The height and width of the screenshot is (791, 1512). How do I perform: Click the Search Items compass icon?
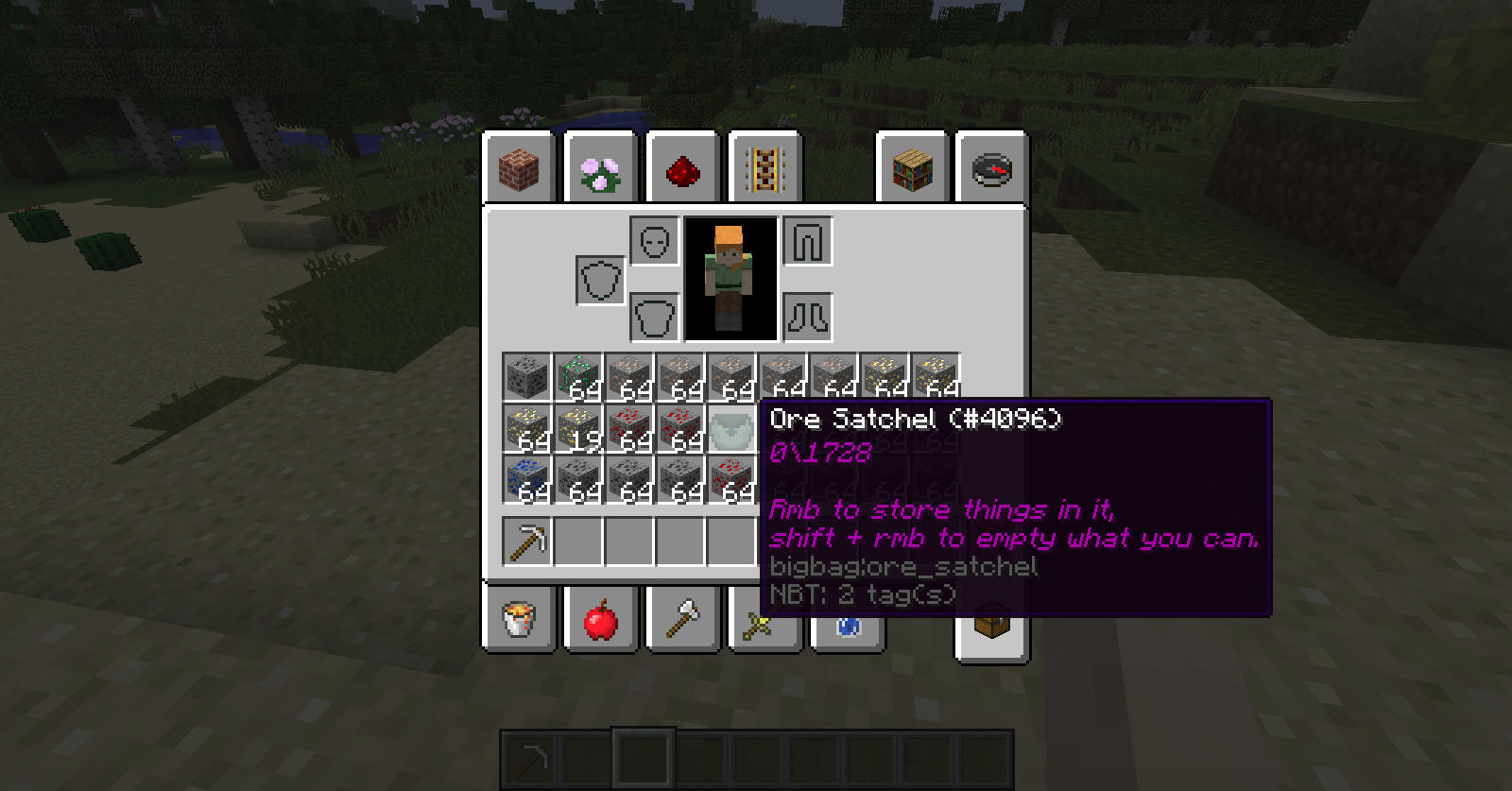point(992,168)
